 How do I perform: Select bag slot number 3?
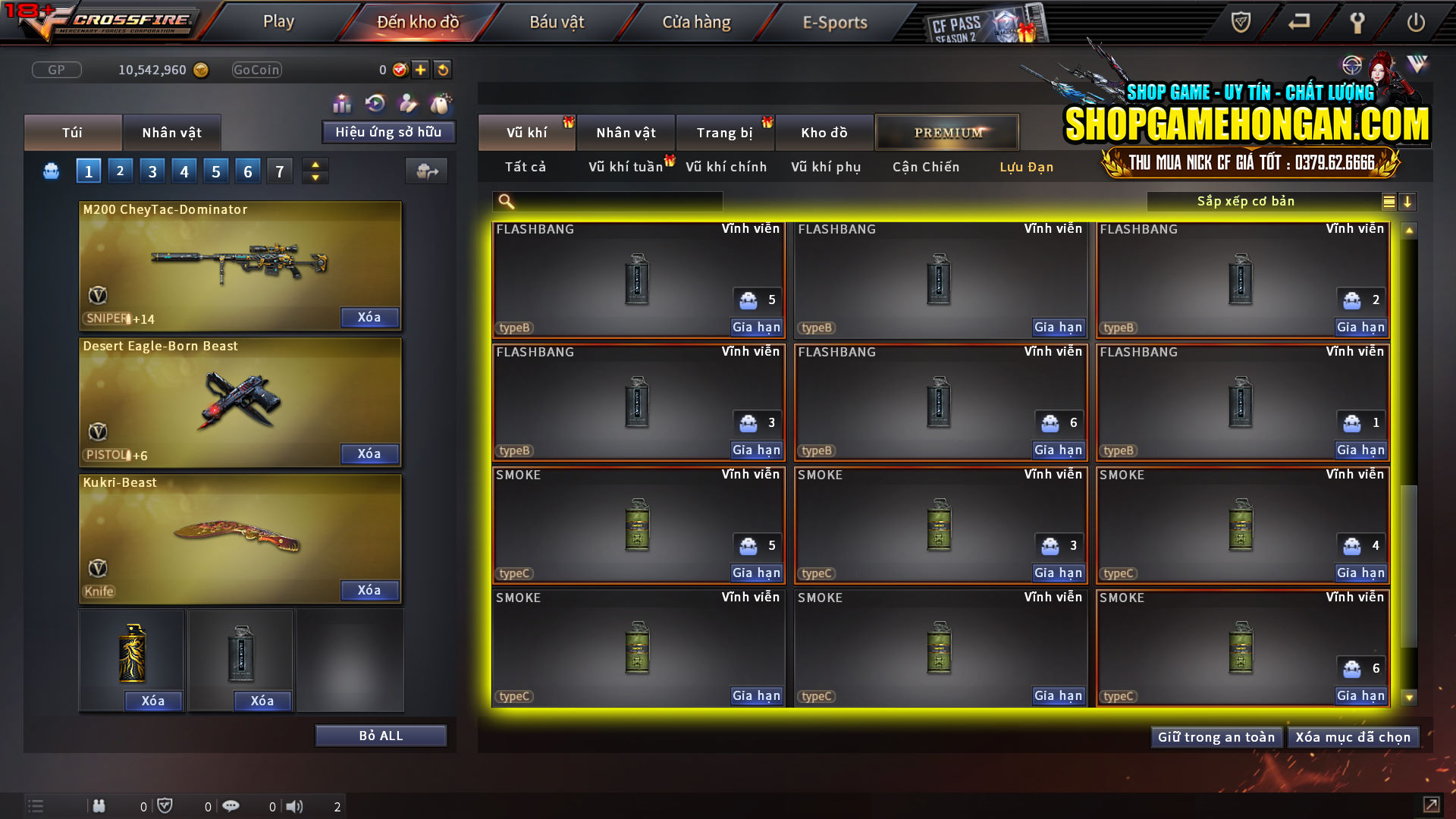click(x=152, y=171)
